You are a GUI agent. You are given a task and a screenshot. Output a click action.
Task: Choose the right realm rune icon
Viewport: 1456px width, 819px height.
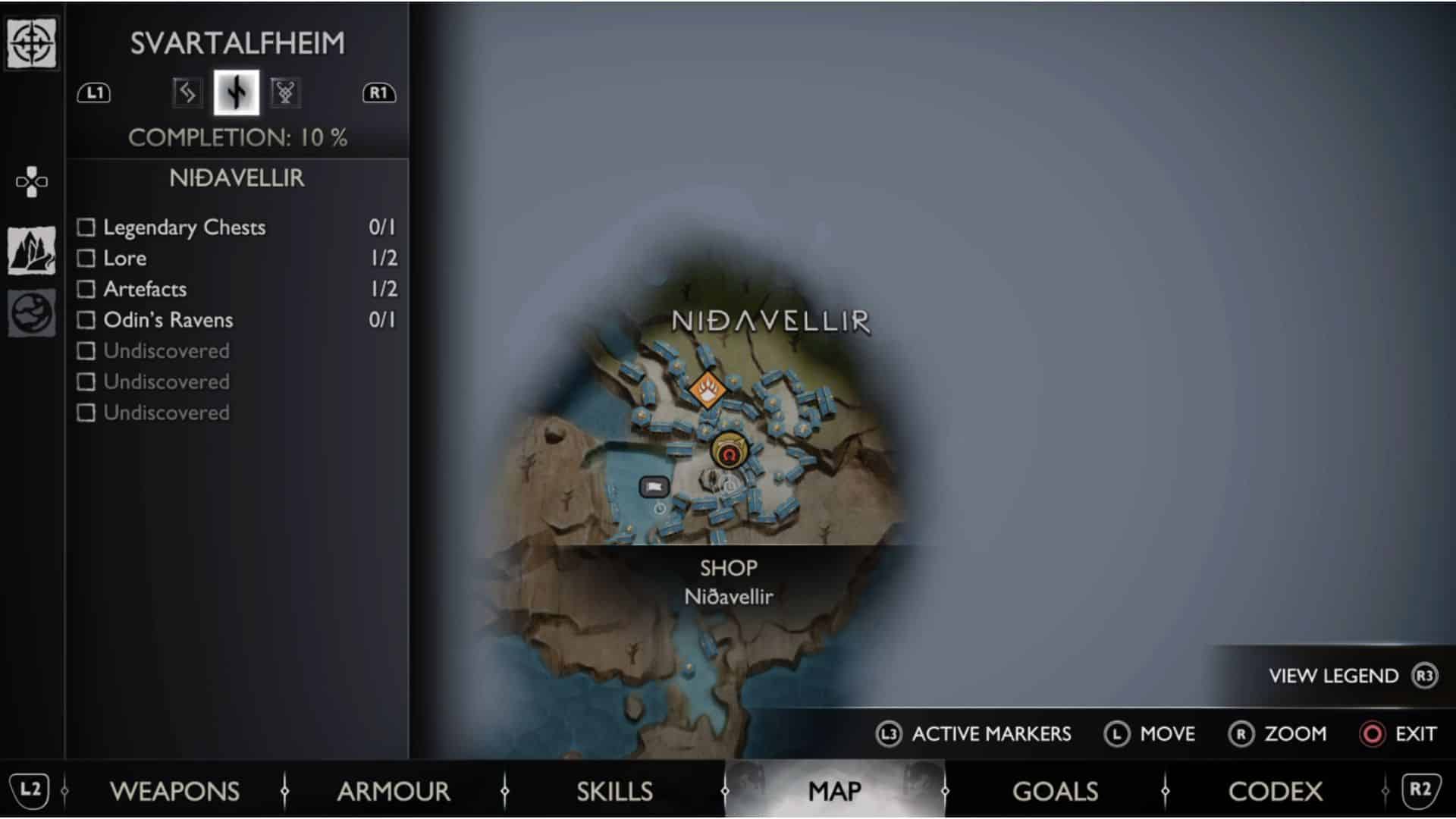[285, 93]
